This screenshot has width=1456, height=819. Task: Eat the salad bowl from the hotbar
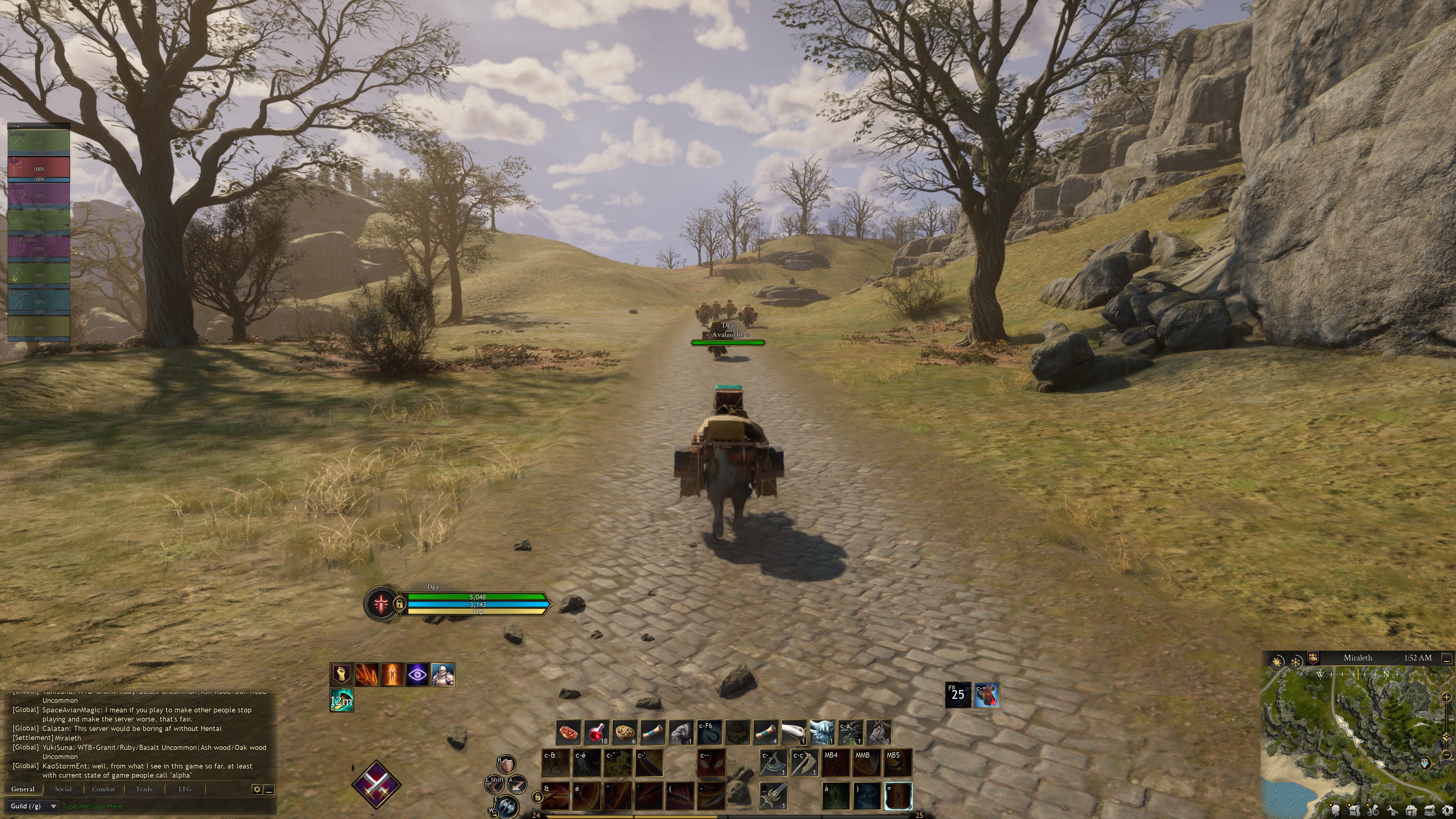(x=624, y=733)
